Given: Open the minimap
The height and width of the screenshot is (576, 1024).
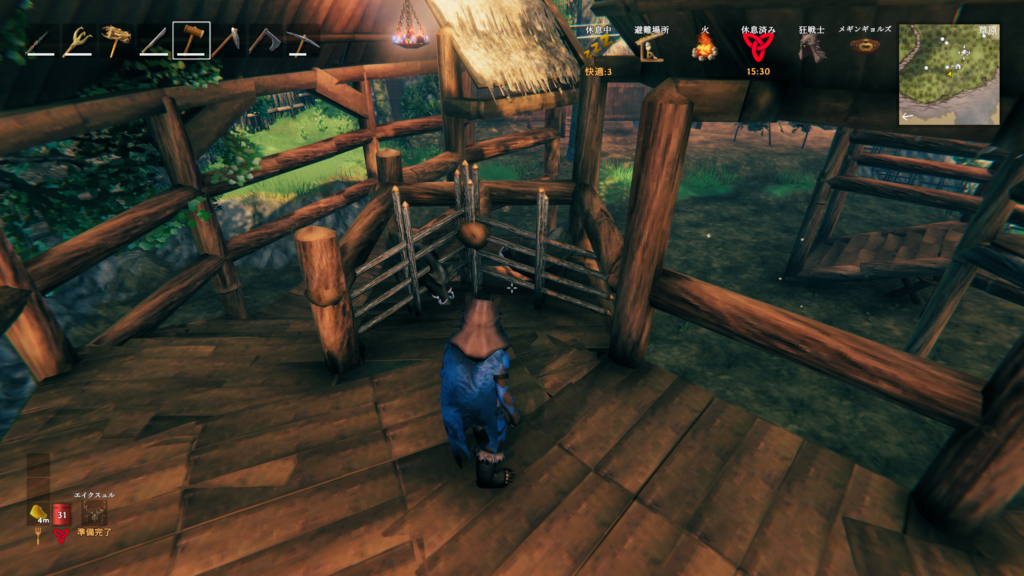Looking at the screenshot, I should (948, 73).
